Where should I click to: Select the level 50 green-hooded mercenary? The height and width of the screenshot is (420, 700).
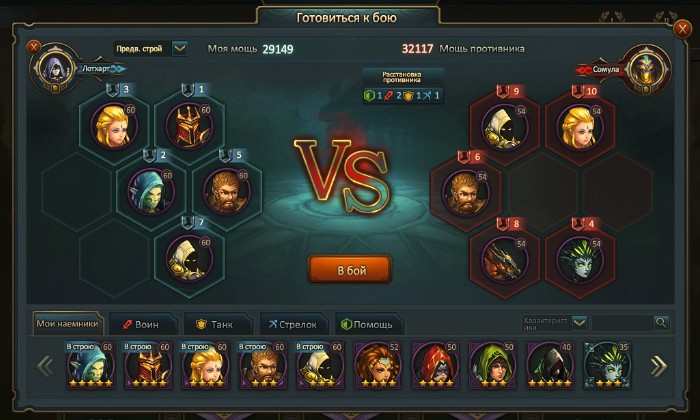point(488,365)
